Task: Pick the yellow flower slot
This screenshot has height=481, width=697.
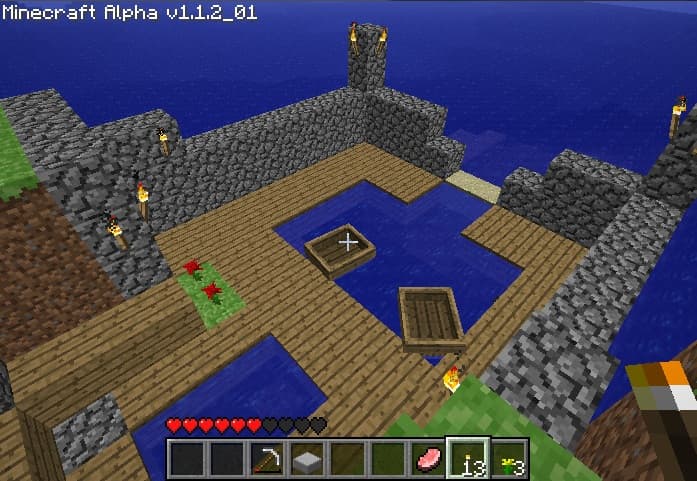Action: click(x=508, y=460)
